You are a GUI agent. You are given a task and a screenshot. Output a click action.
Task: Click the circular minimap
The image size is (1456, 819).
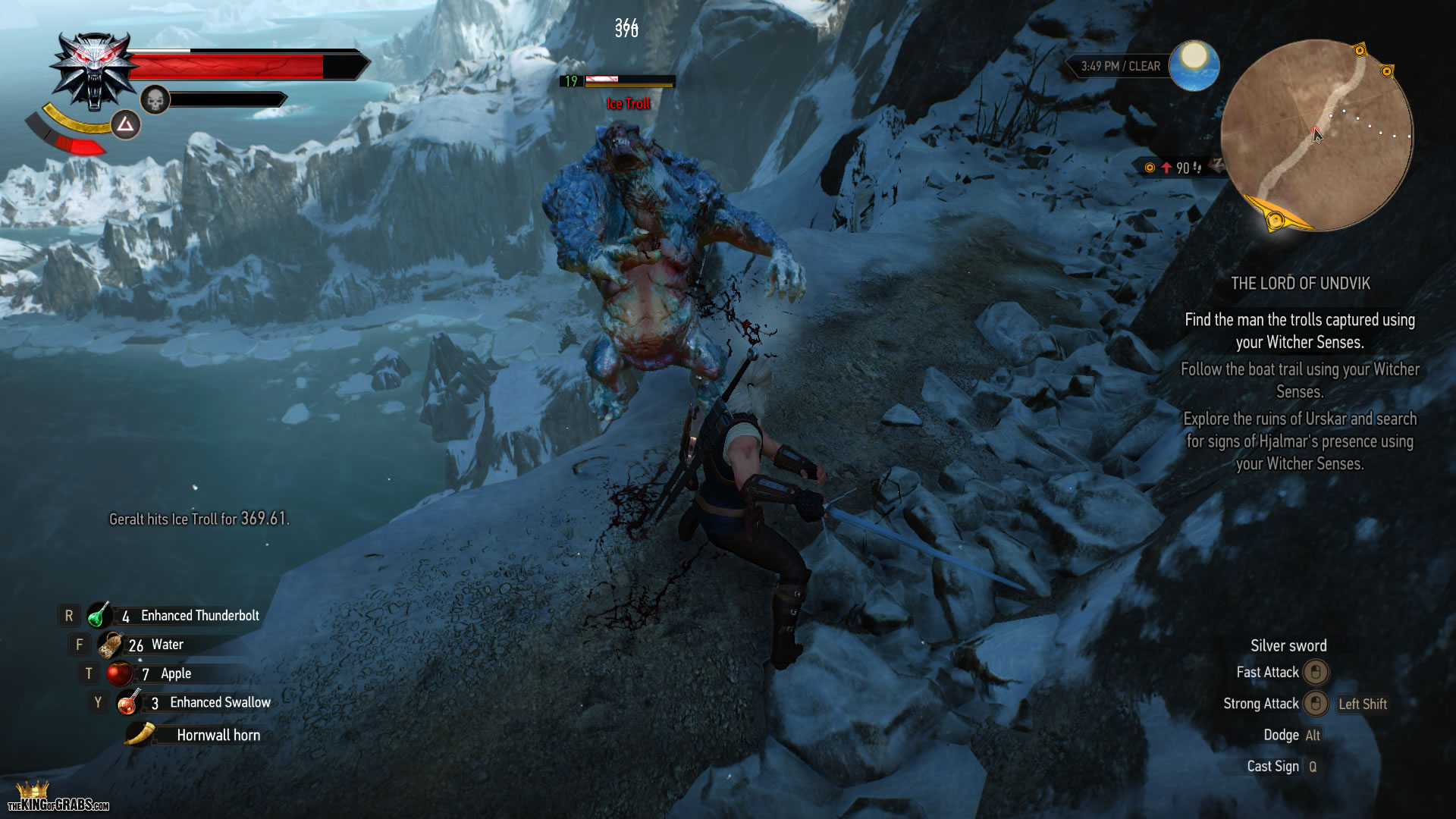(x=1316, y=136)
